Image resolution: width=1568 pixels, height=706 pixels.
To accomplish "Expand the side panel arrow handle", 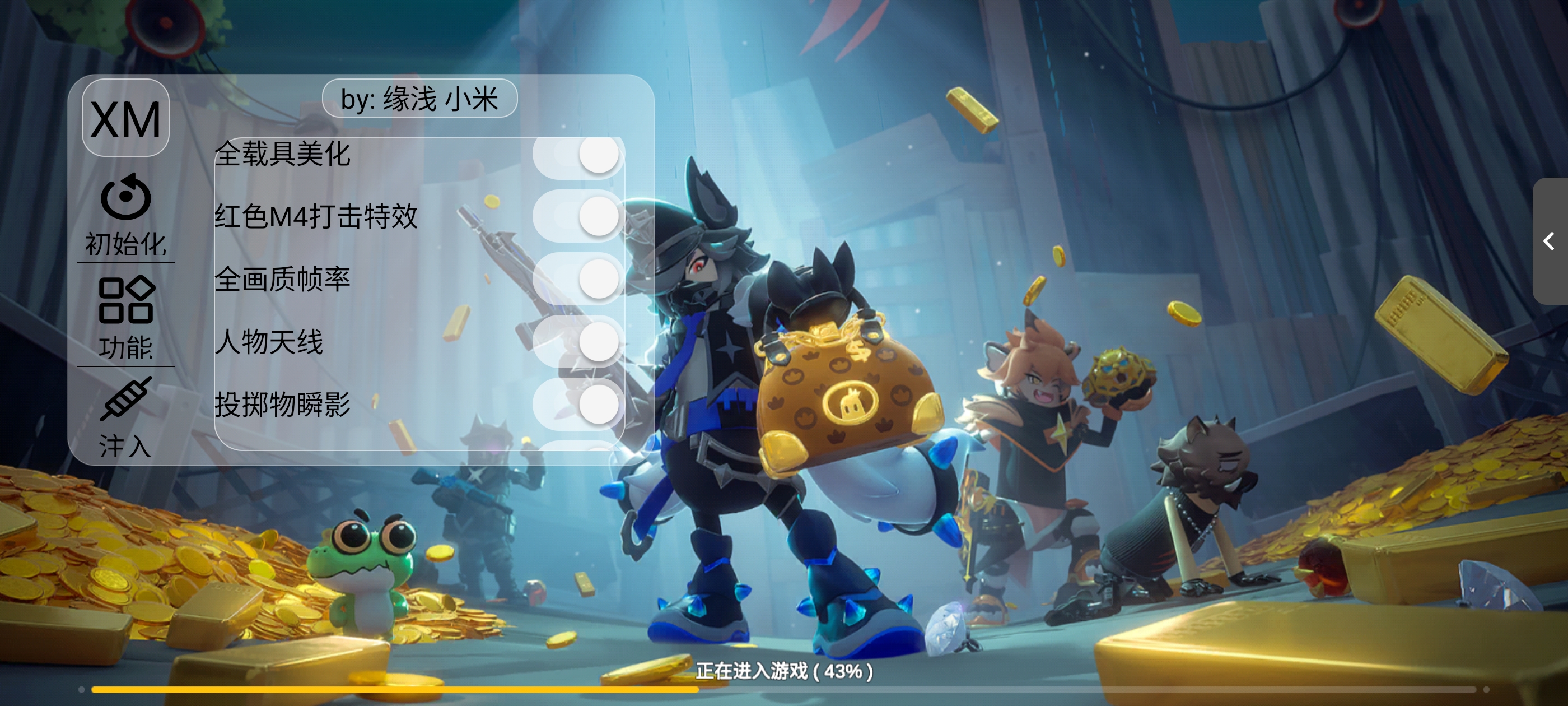I will pos(1550,241).
